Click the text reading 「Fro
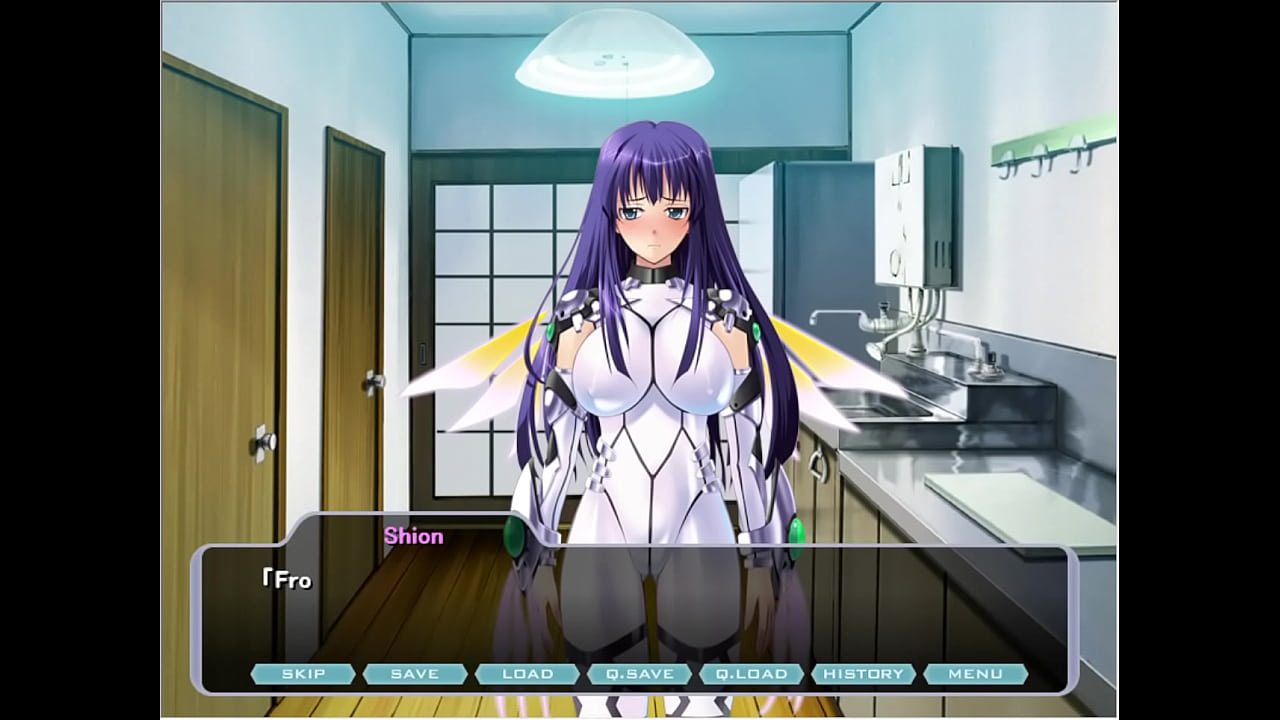The height and width of the screenshot is (720, 1280). click(x=288, y=578)
